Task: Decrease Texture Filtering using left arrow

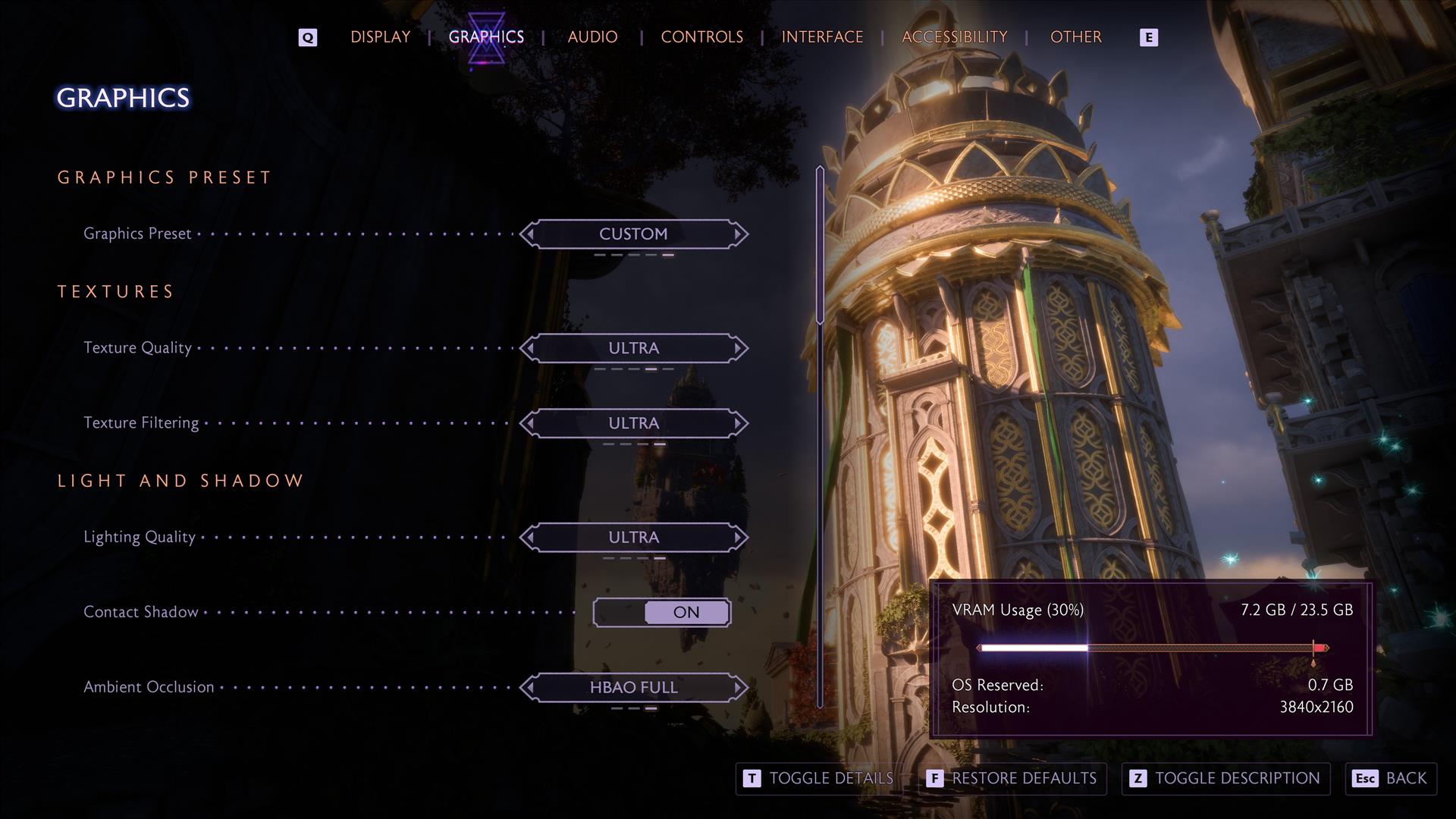Action: (529, 423)
